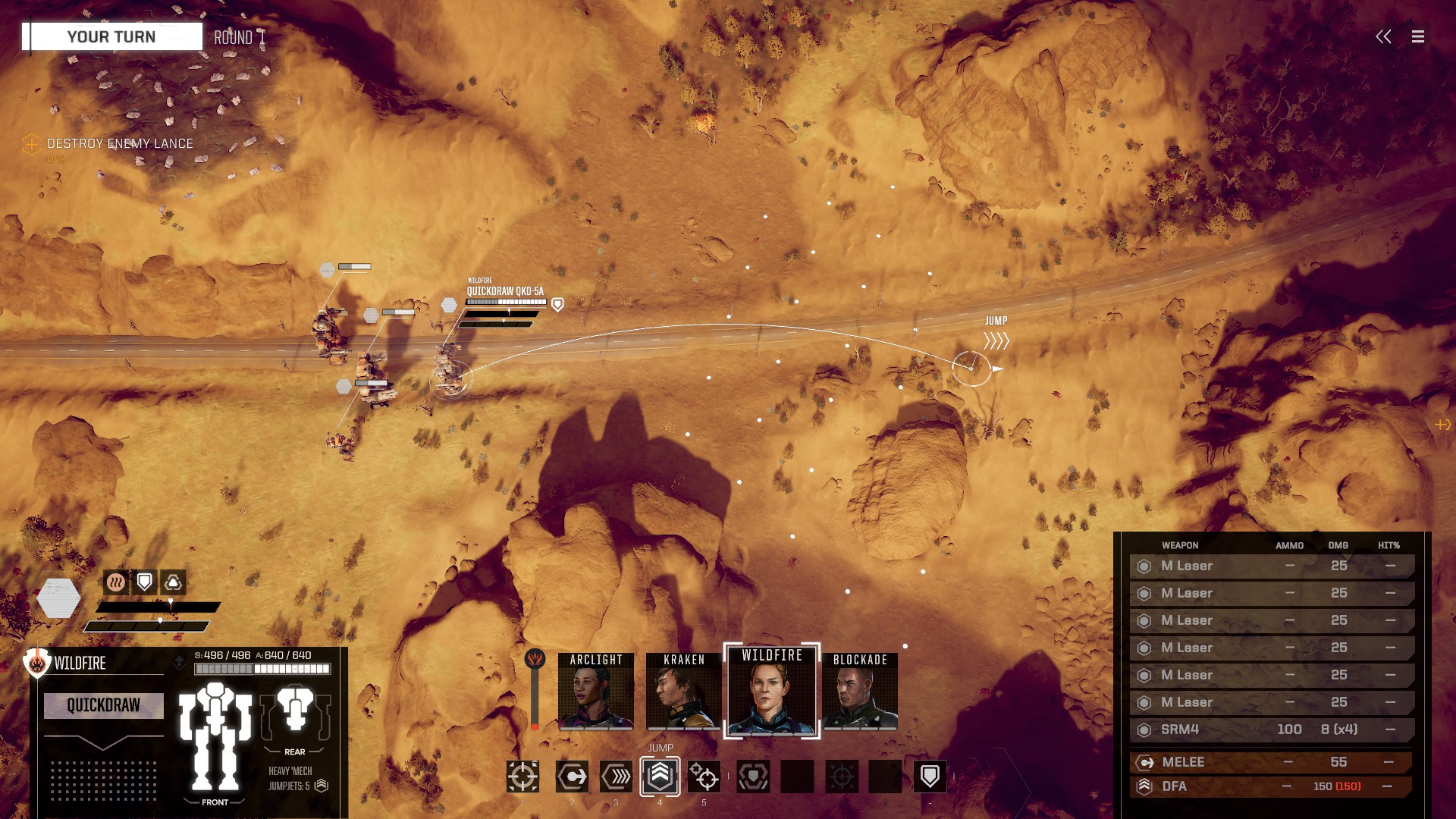Open the hamburger menu
1456x819 pixels.
point(1417,36)
